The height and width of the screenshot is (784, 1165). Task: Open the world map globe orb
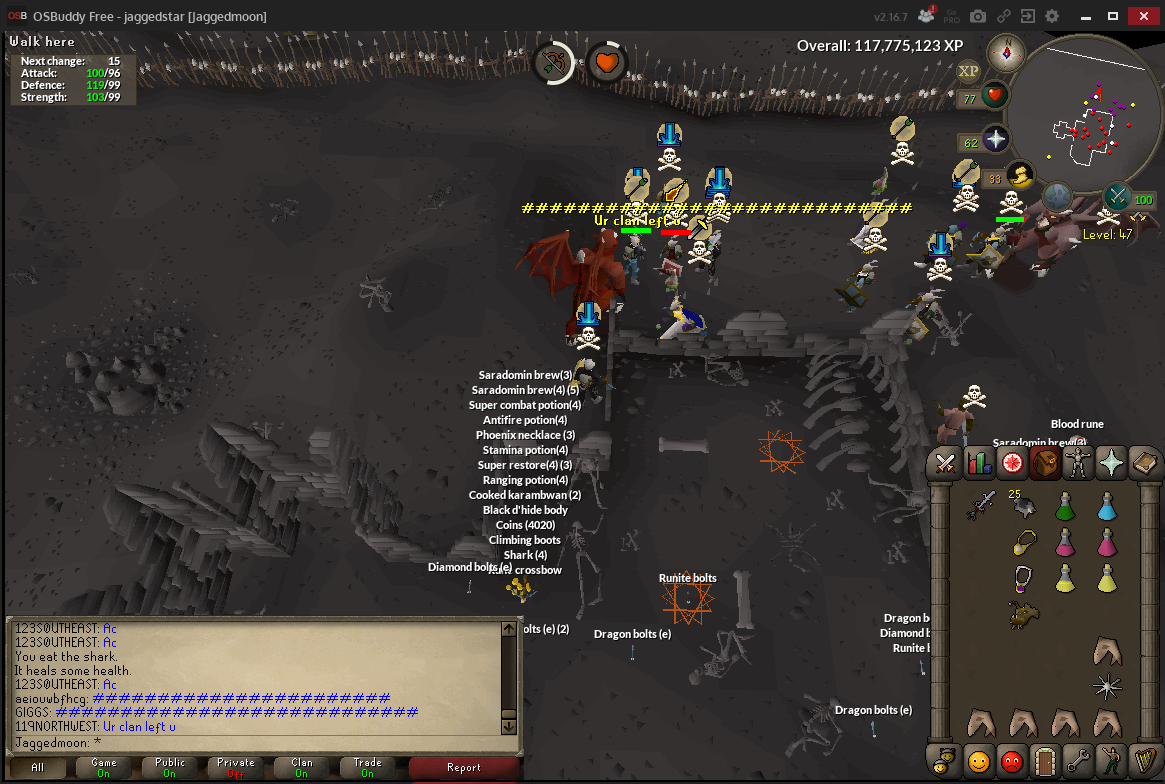tap(1058, 195)
